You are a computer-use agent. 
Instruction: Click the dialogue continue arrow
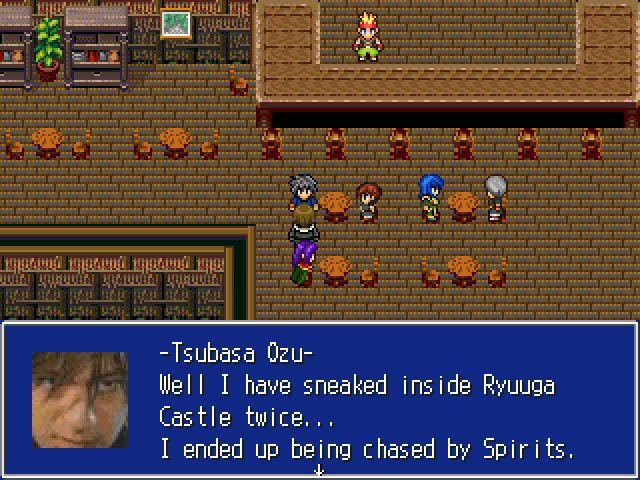pos(319,468)
